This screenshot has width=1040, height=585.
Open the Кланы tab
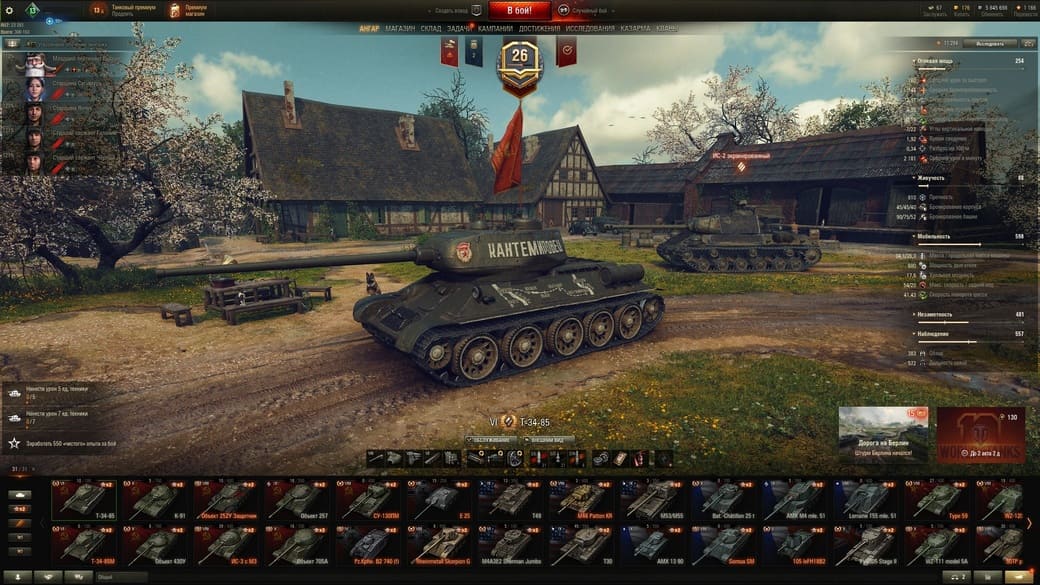(x=667, y=29)
